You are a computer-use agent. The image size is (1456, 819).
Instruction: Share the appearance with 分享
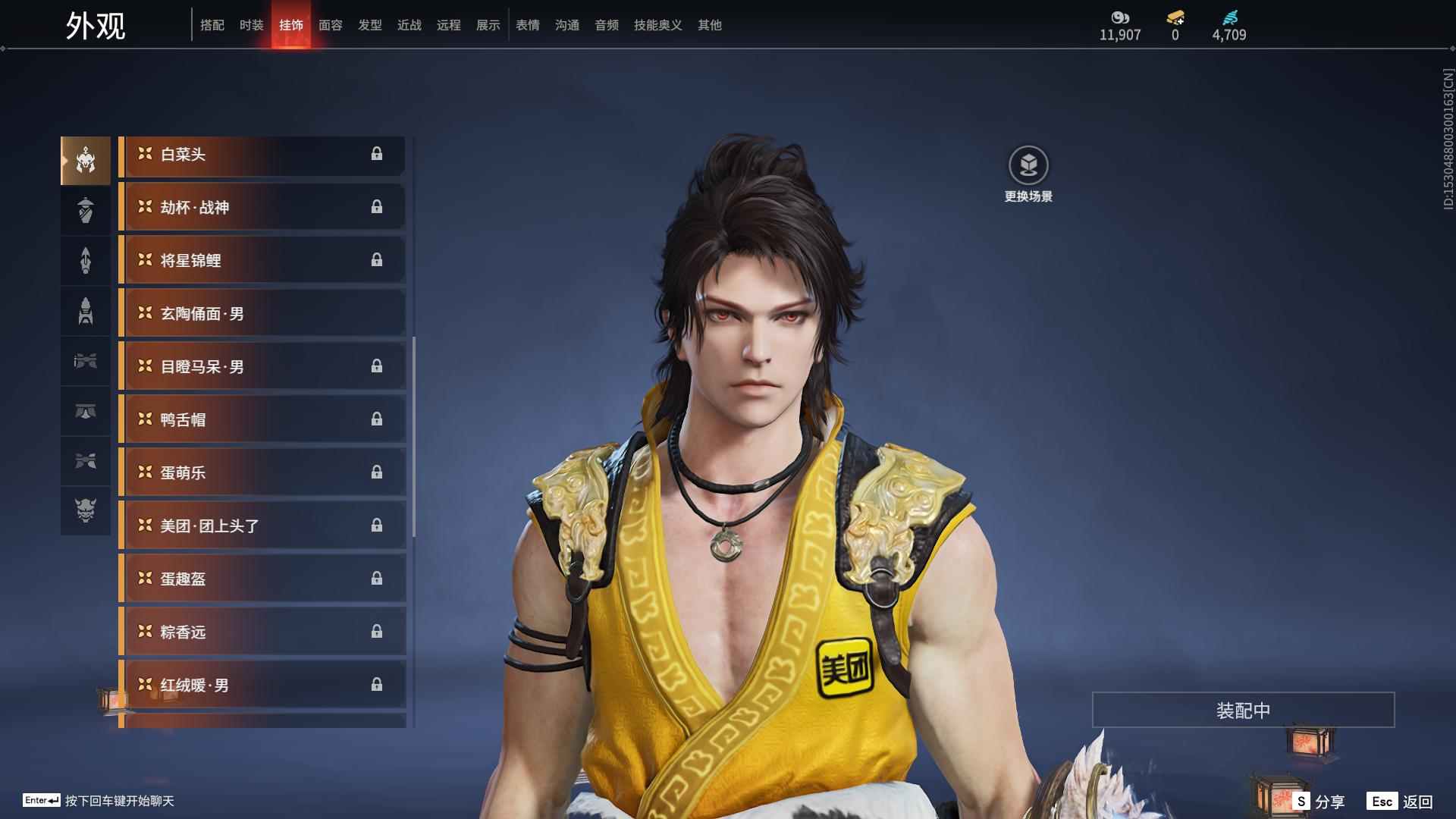point(1319,801)
